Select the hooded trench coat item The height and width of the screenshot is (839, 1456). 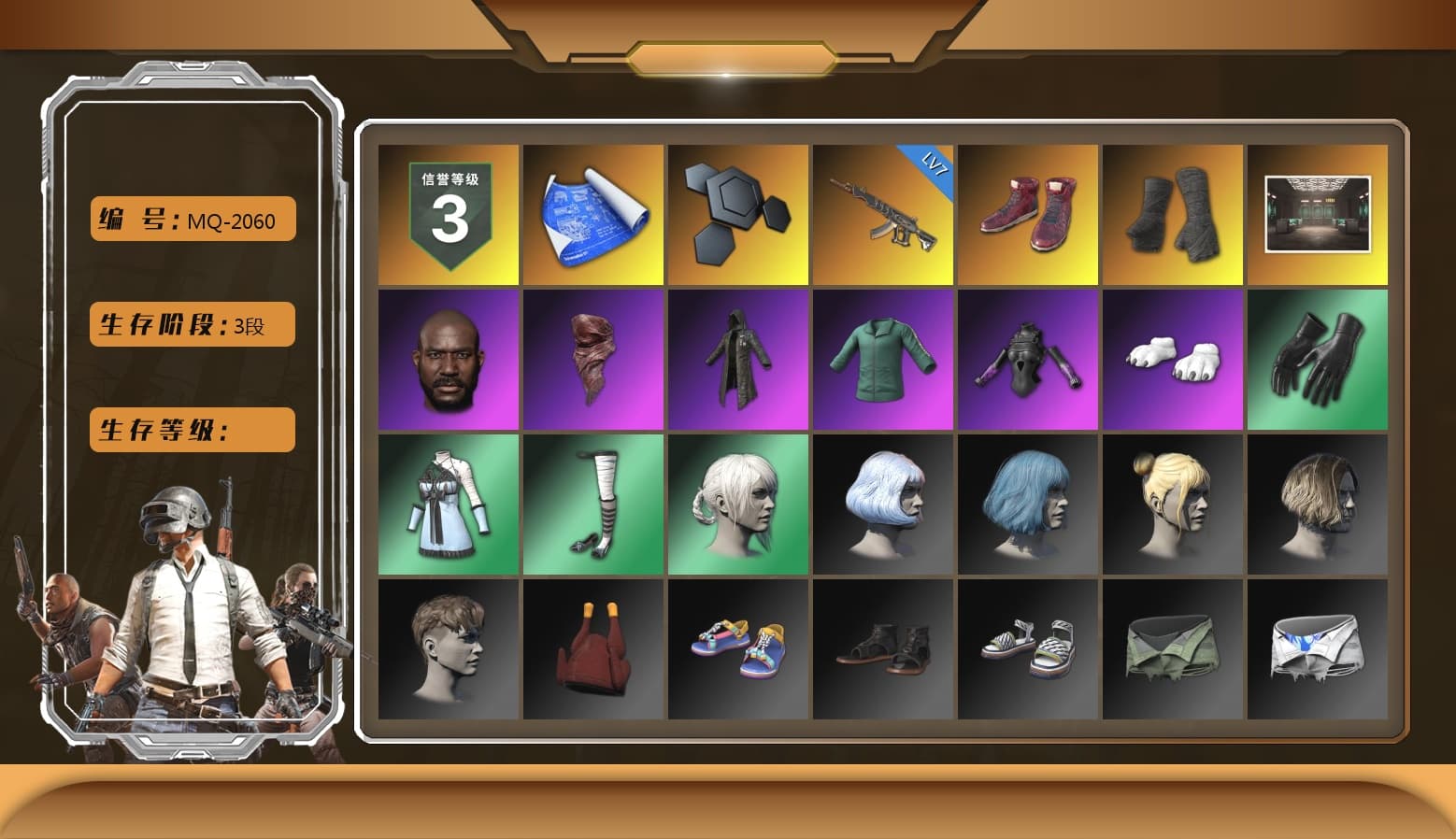click(738, 359)
